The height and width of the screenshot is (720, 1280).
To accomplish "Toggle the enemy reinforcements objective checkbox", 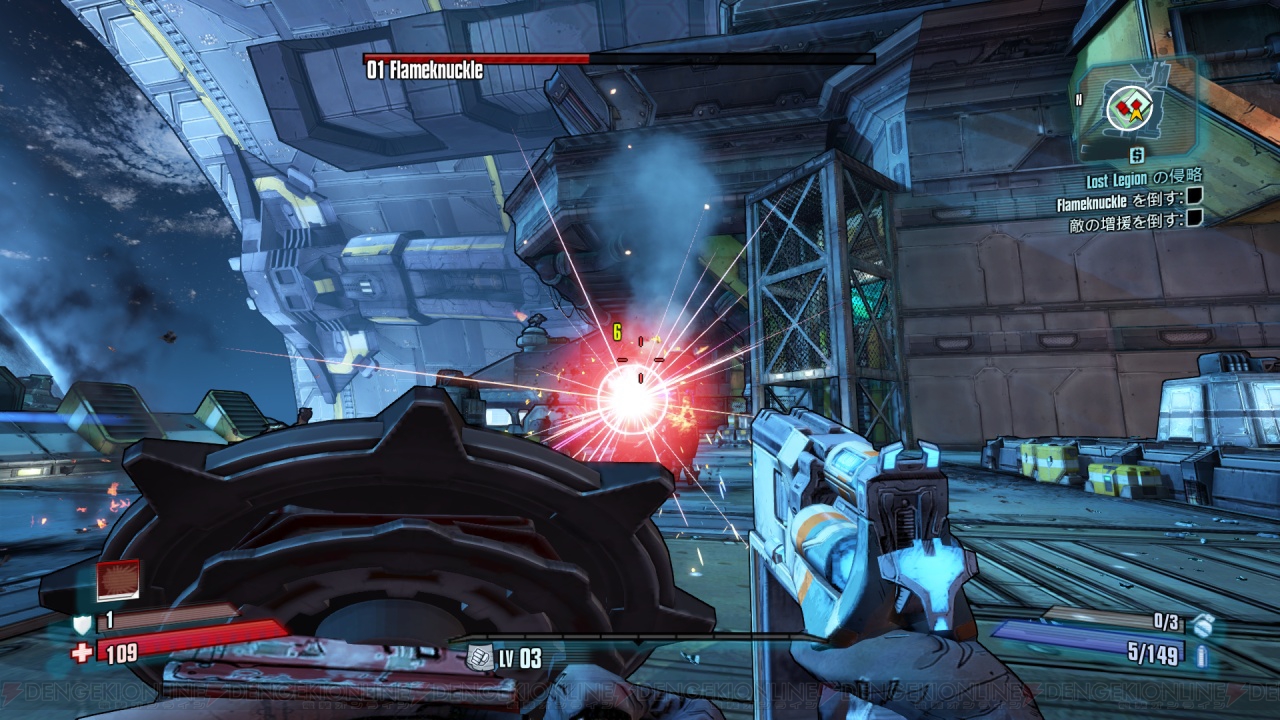I will point(1194,220).
